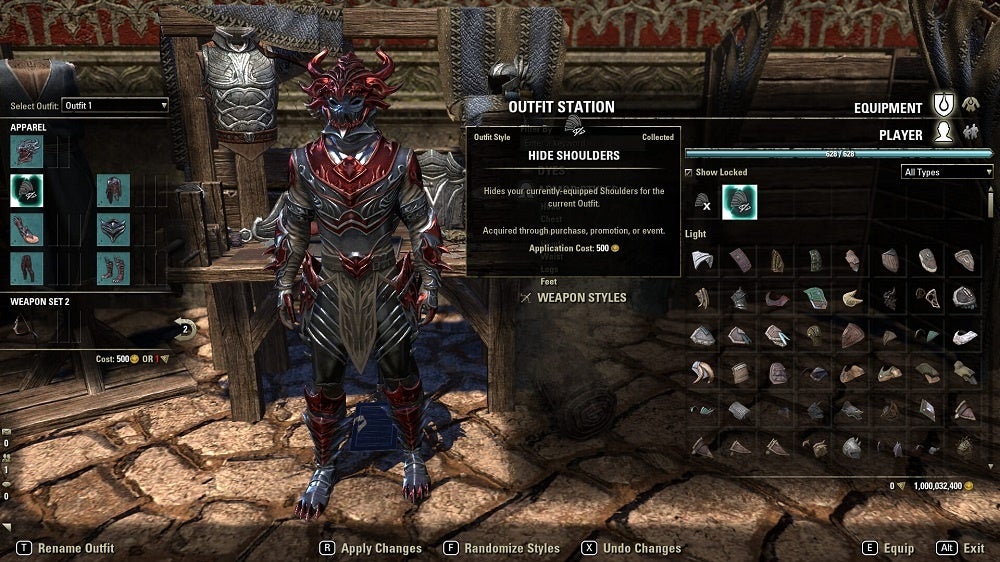Toggle the Show Locked checkbox

689,172
